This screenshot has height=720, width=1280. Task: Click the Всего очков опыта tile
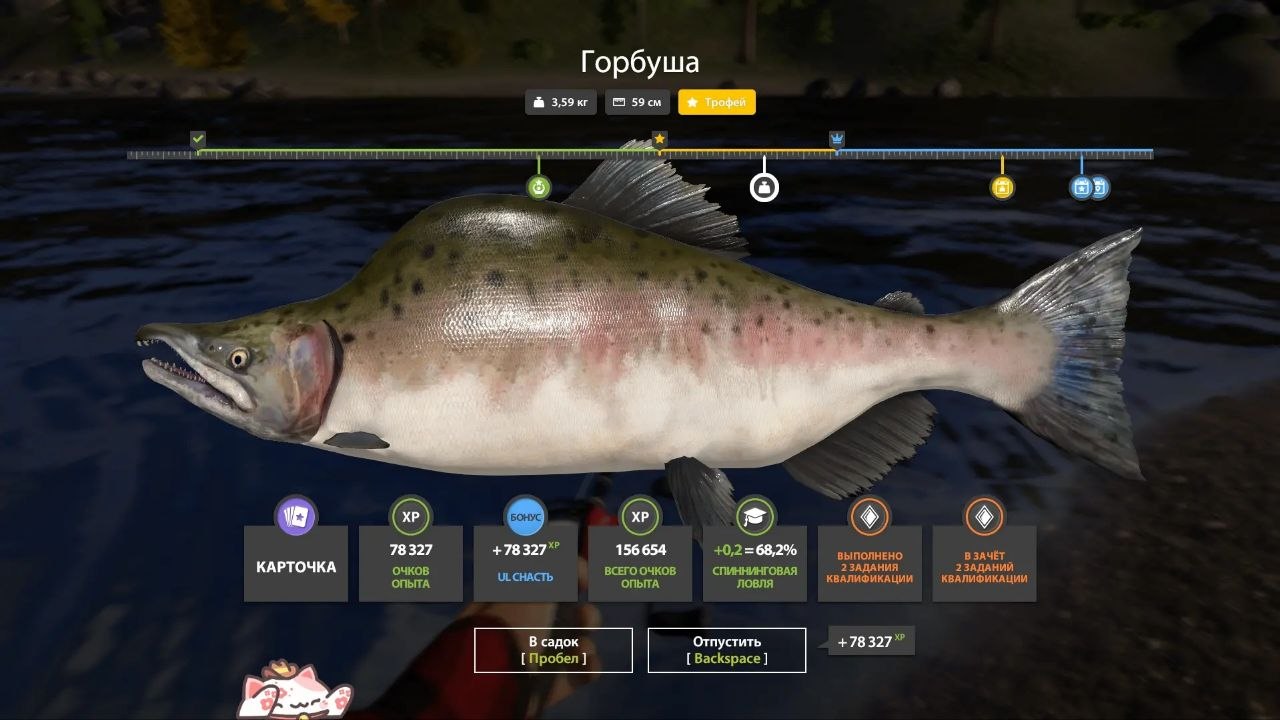point(640,565)
